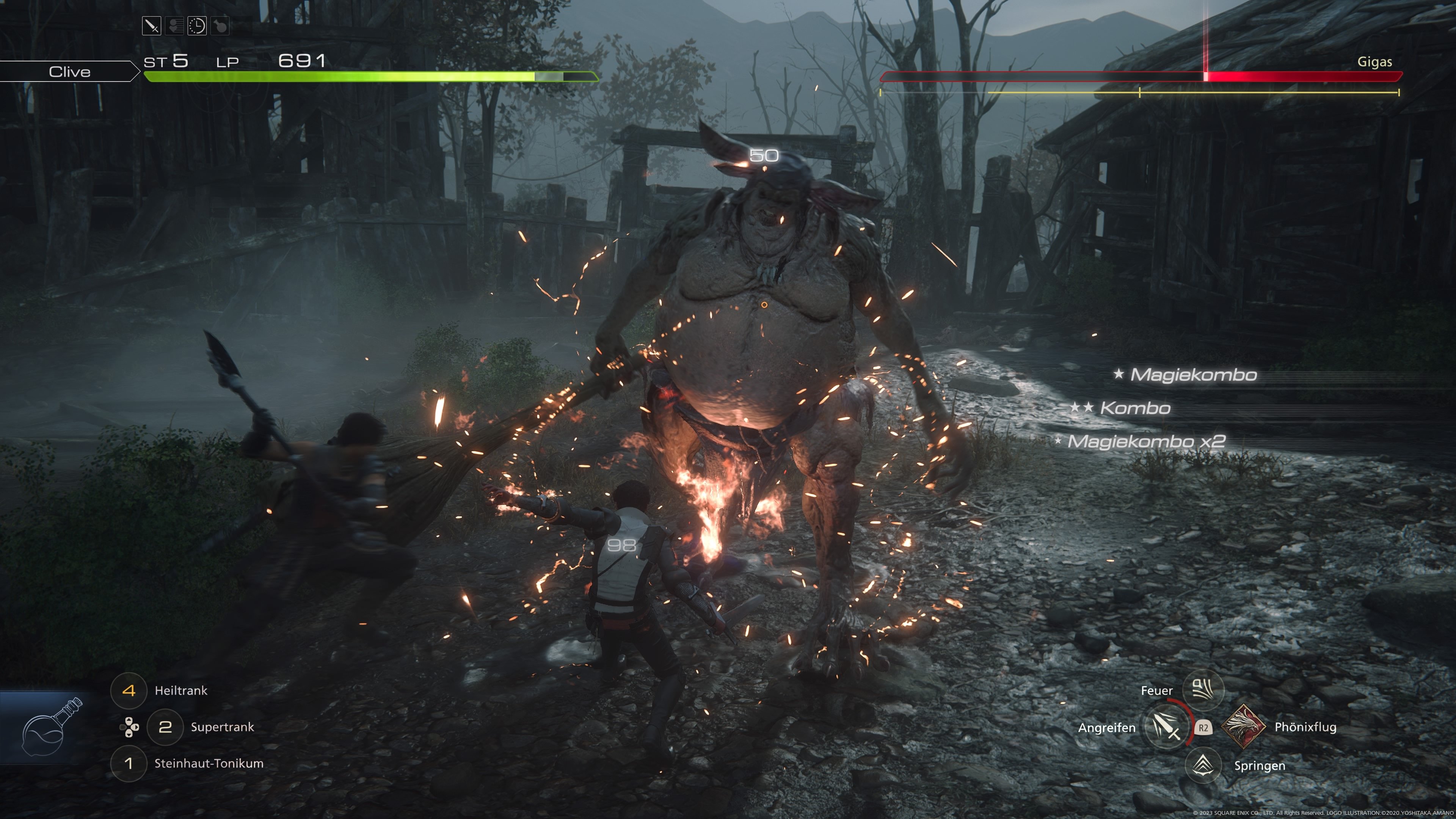Click the Clive character name plate

[x=69, y=72]
